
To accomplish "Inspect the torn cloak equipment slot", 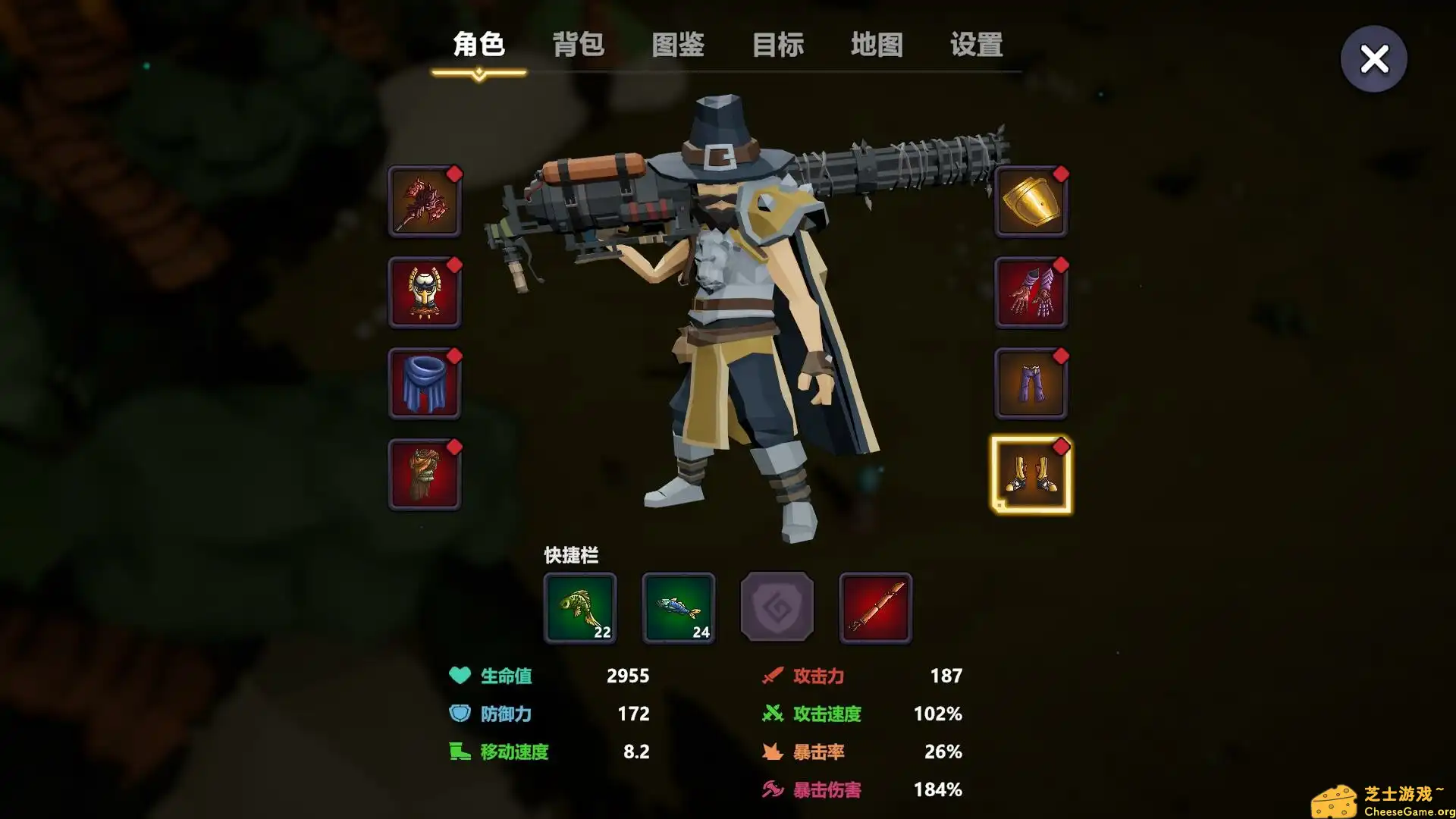I will coord(425,475).
